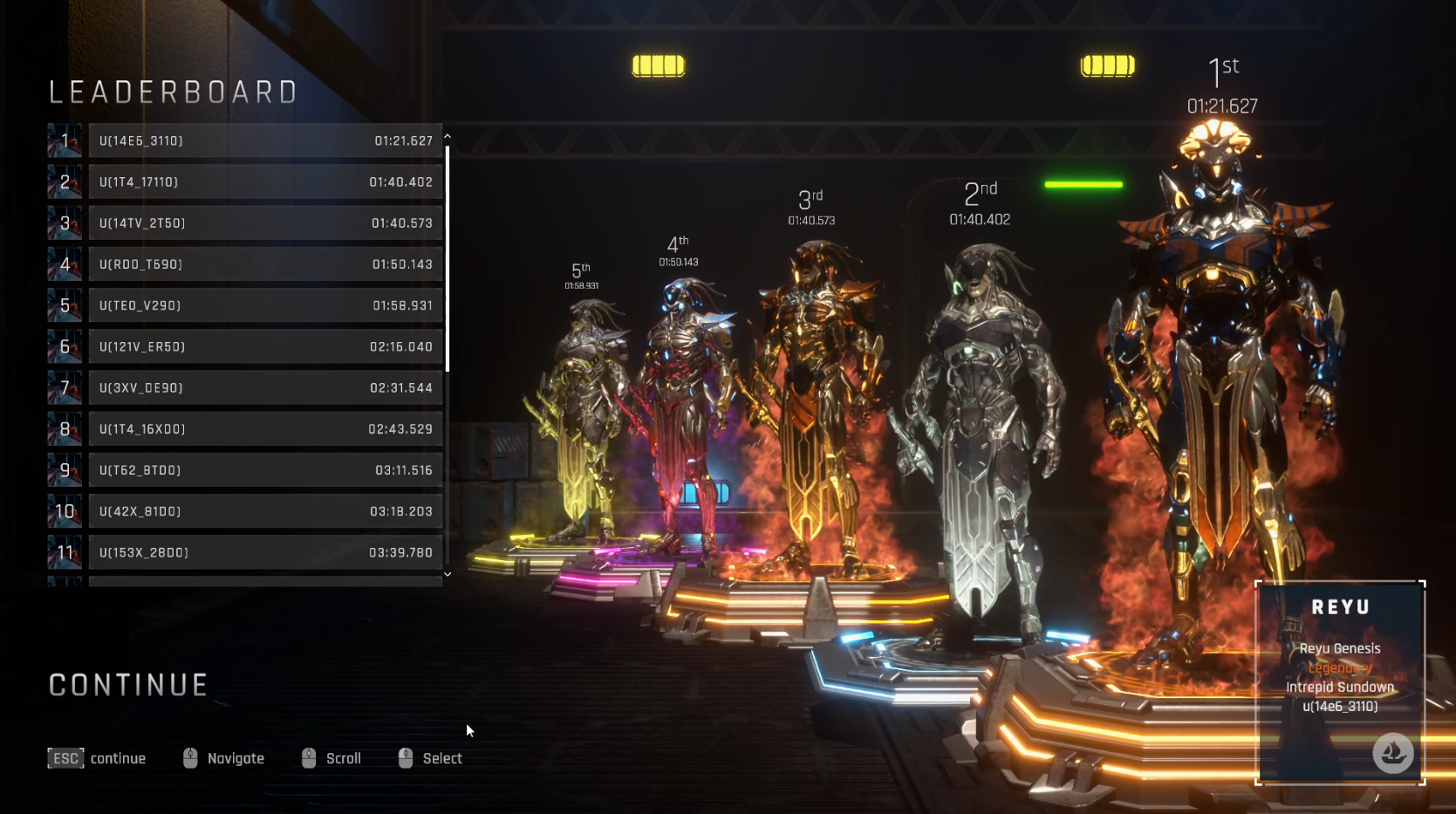The height and width of the screenshot is (814, 1456).
Task: Click the leaderboard scroll up arrow
Action: [x=448, y=136]
